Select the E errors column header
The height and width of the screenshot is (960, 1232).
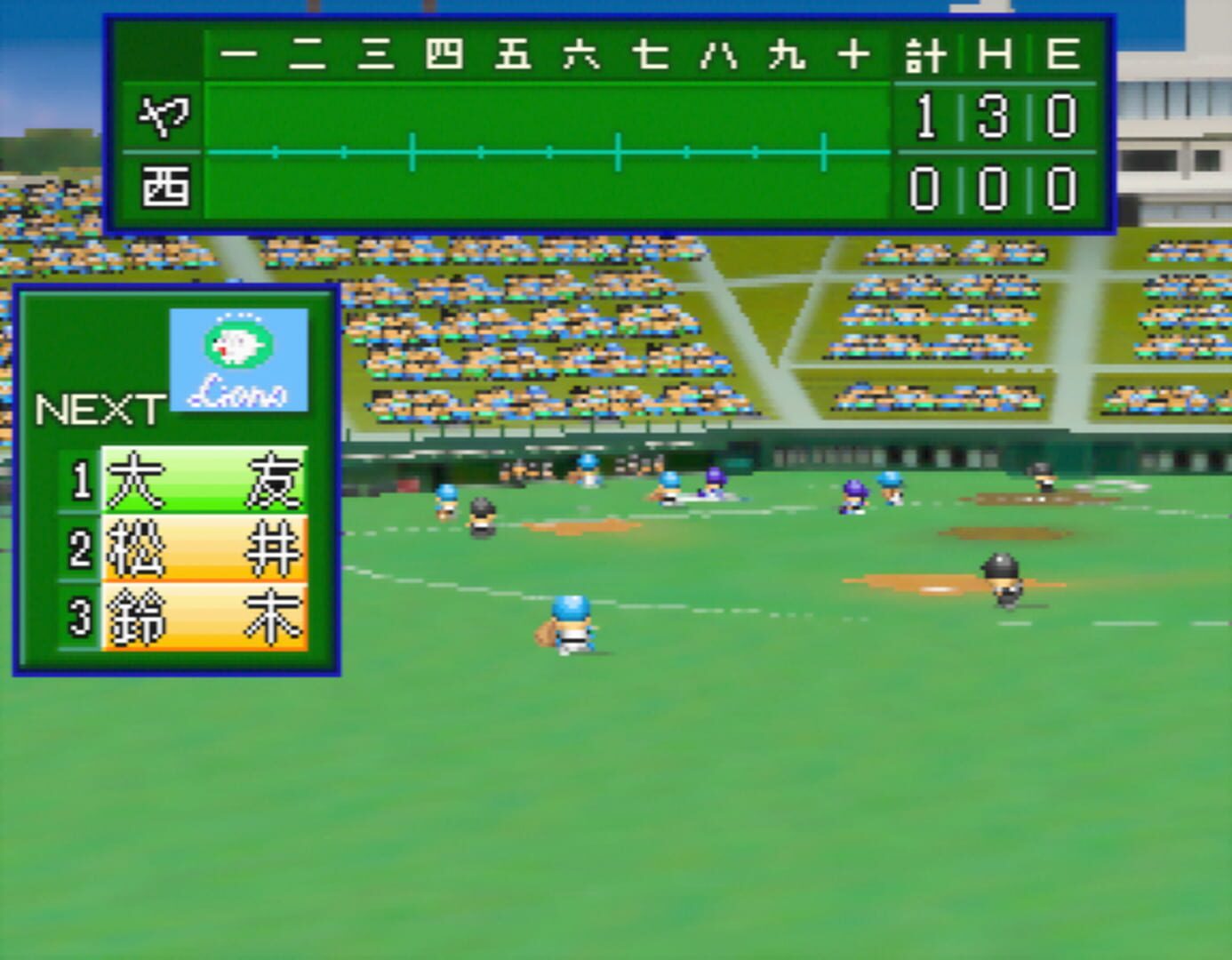click(1064, 53)
